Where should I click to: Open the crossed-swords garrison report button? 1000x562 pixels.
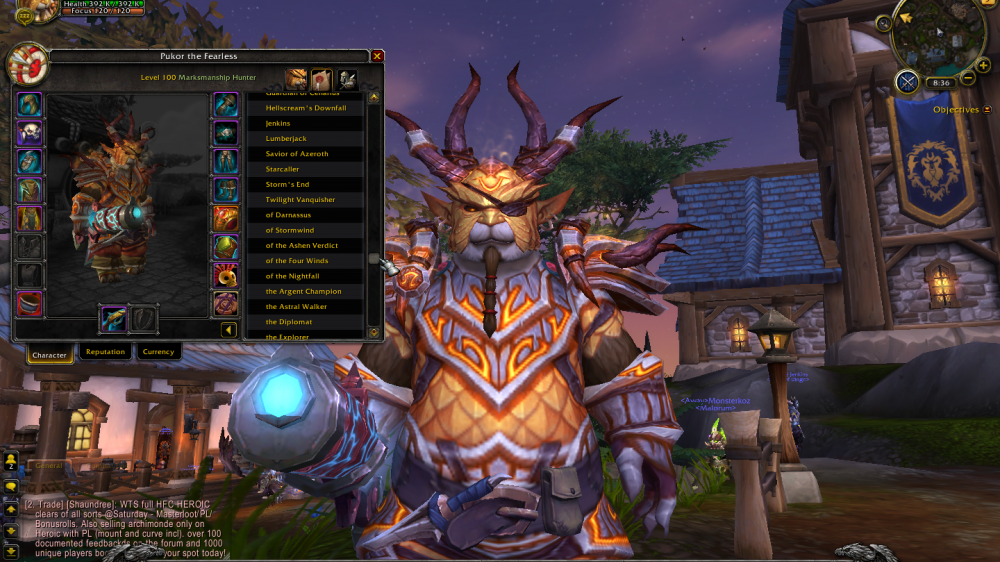(x=908, y=82)
